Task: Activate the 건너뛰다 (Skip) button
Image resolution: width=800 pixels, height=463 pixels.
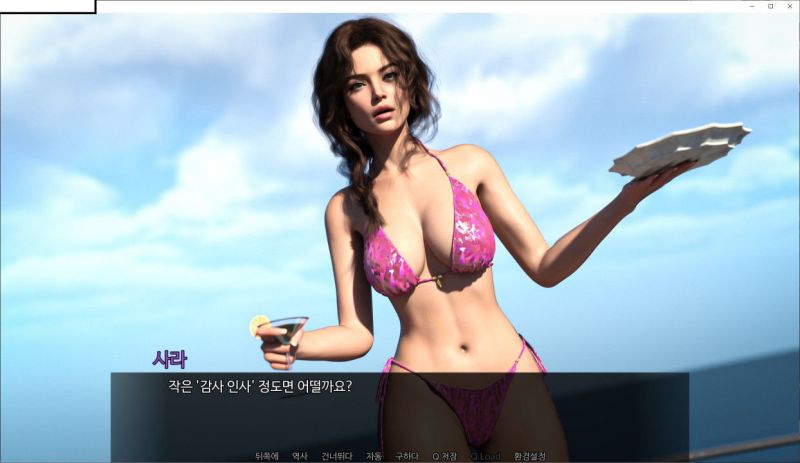Action: pyautogui.click(x=336, y=456)
